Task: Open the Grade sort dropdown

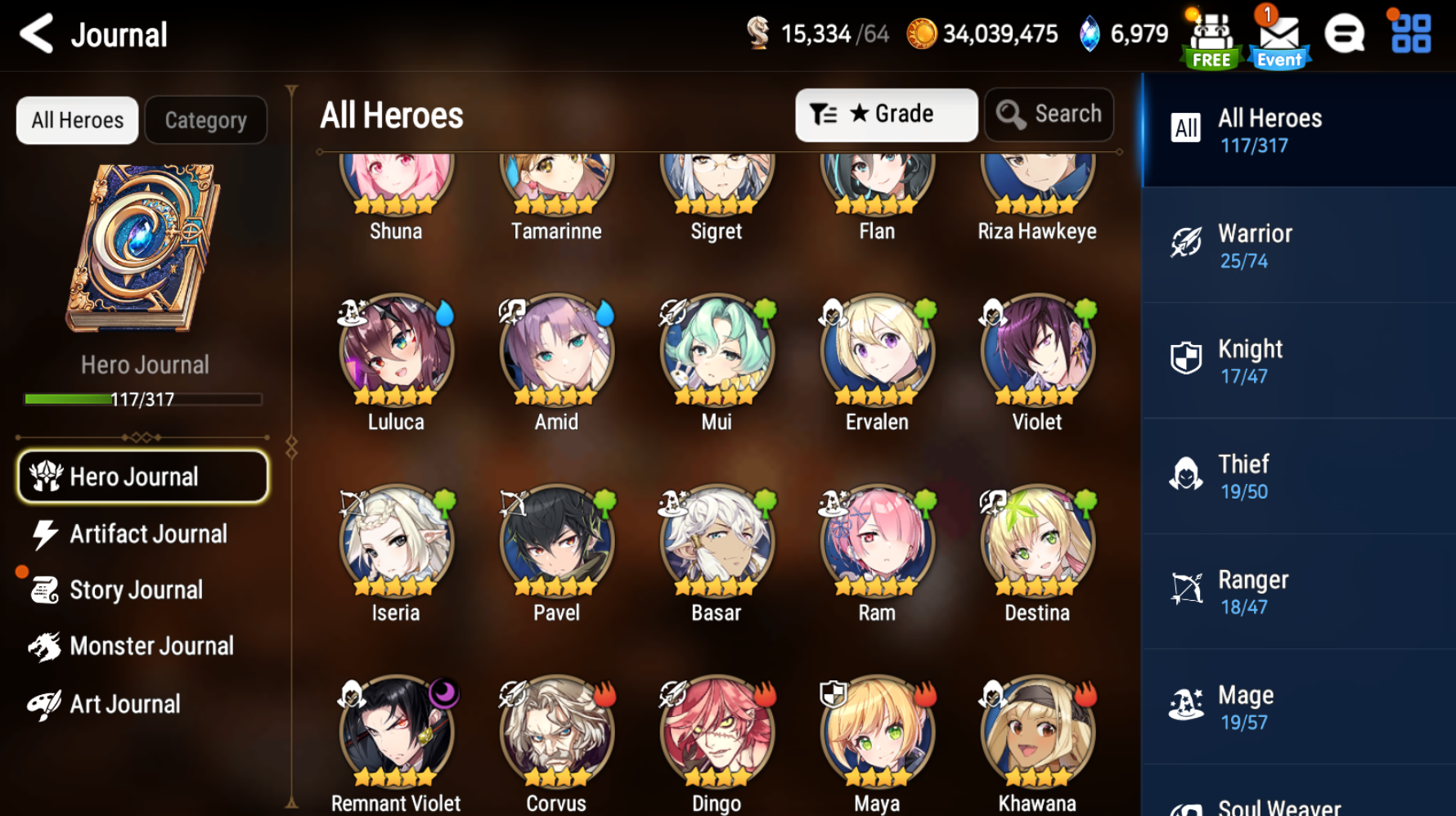Action: [x=886, y=114]
